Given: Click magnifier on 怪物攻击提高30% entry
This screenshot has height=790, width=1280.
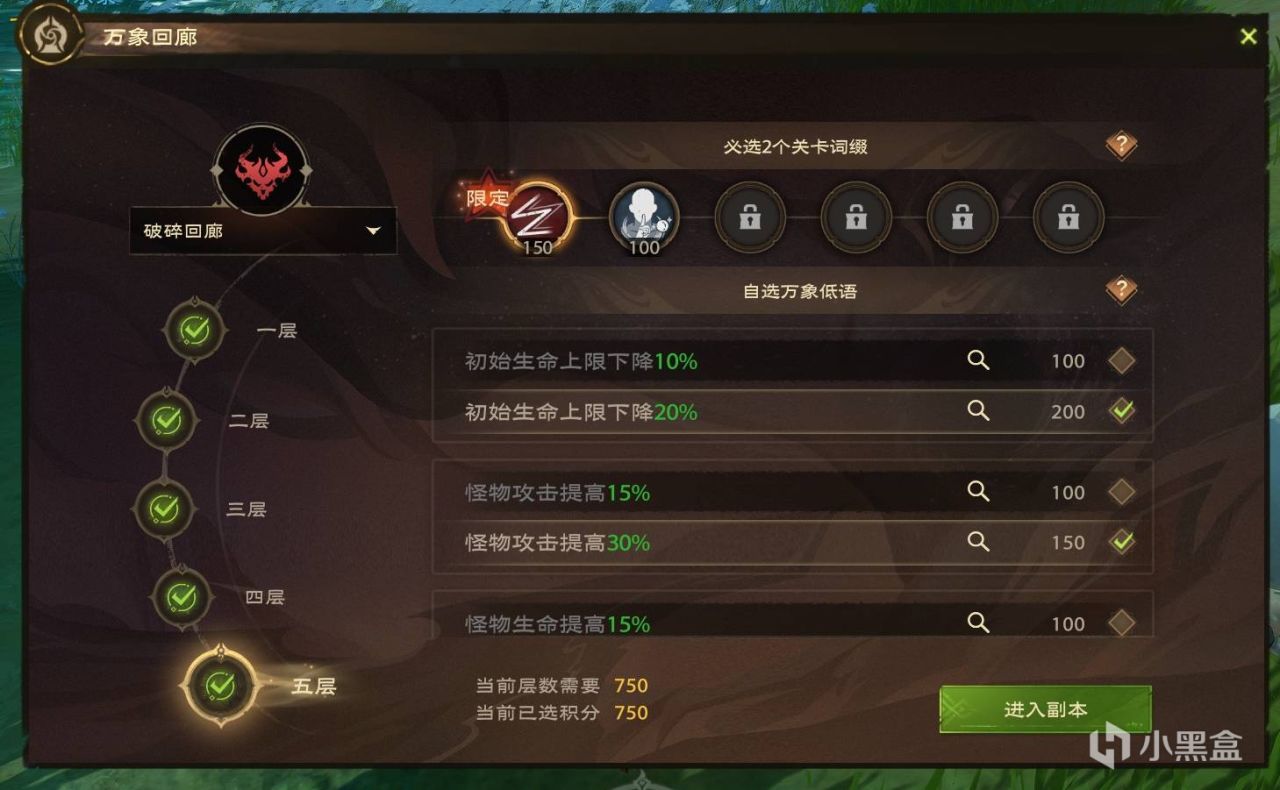Looking at the screenshot, I should [978, 542].
